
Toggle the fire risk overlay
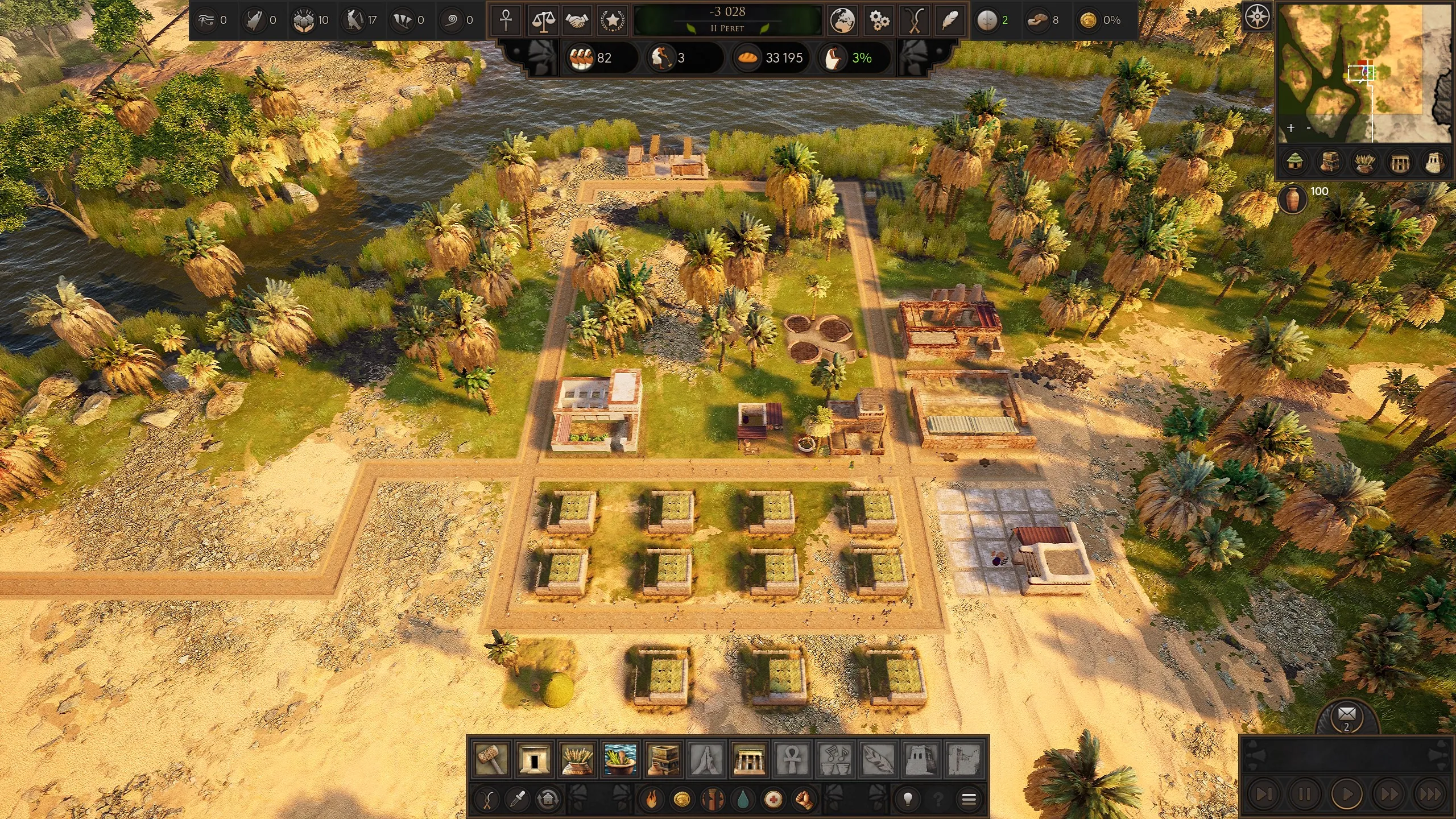[652, 800]
